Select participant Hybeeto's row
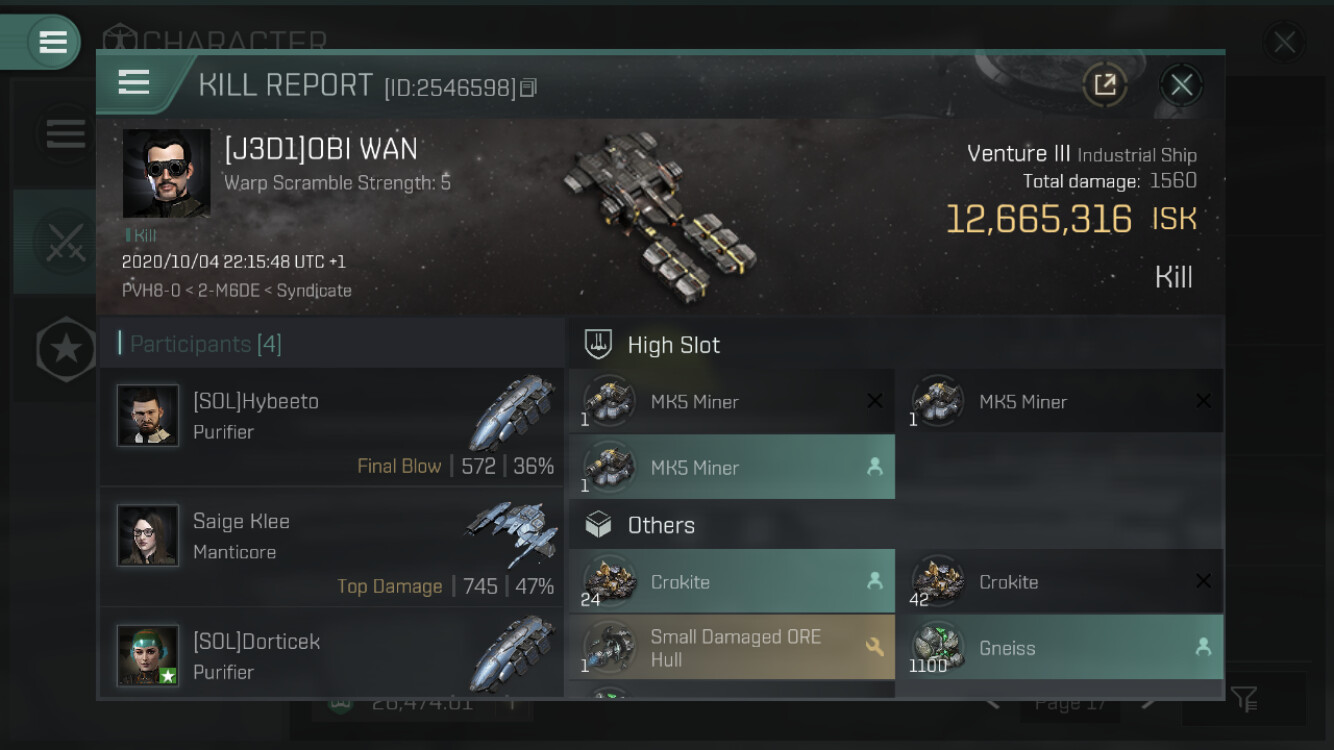Screen dimensions: 1334x750 [x=331, y=427]
